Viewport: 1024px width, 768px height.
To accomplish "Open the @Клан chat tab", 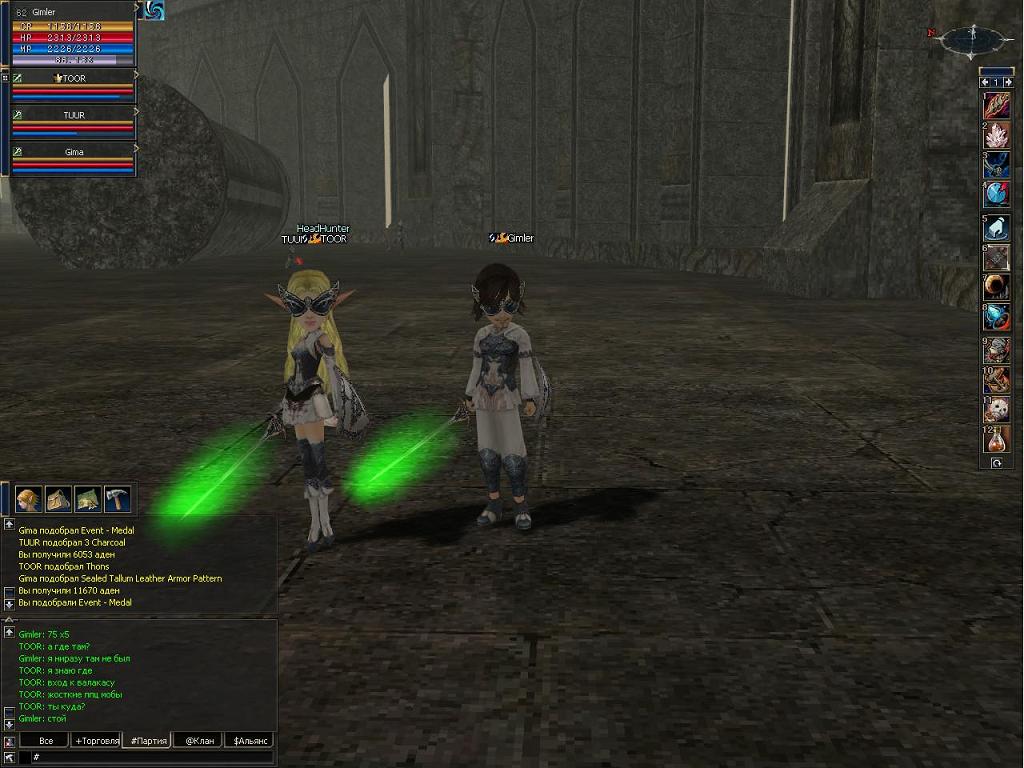I will click(x=196, y=741).
